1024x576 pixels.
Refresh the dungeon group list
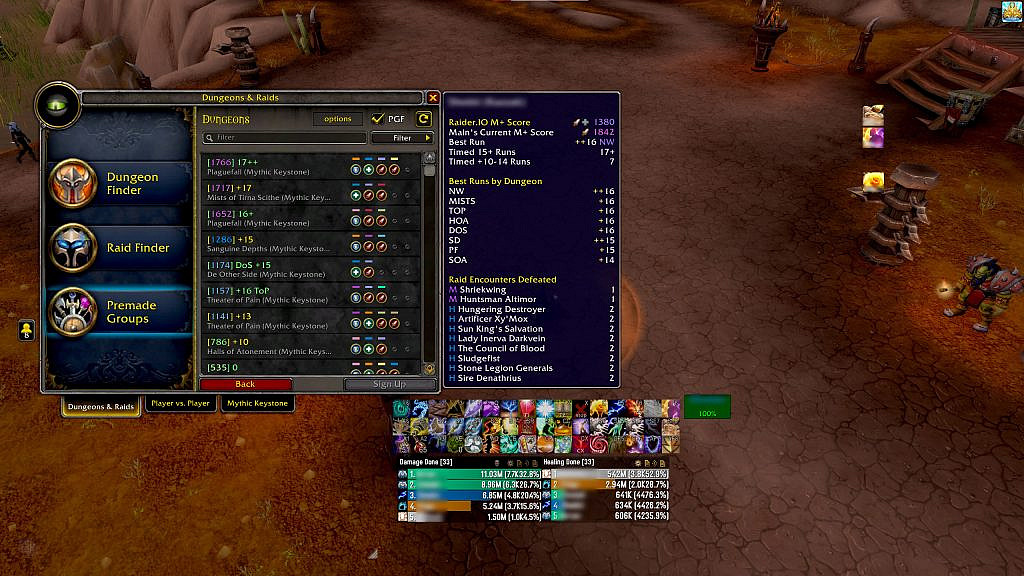pos(424,119)
